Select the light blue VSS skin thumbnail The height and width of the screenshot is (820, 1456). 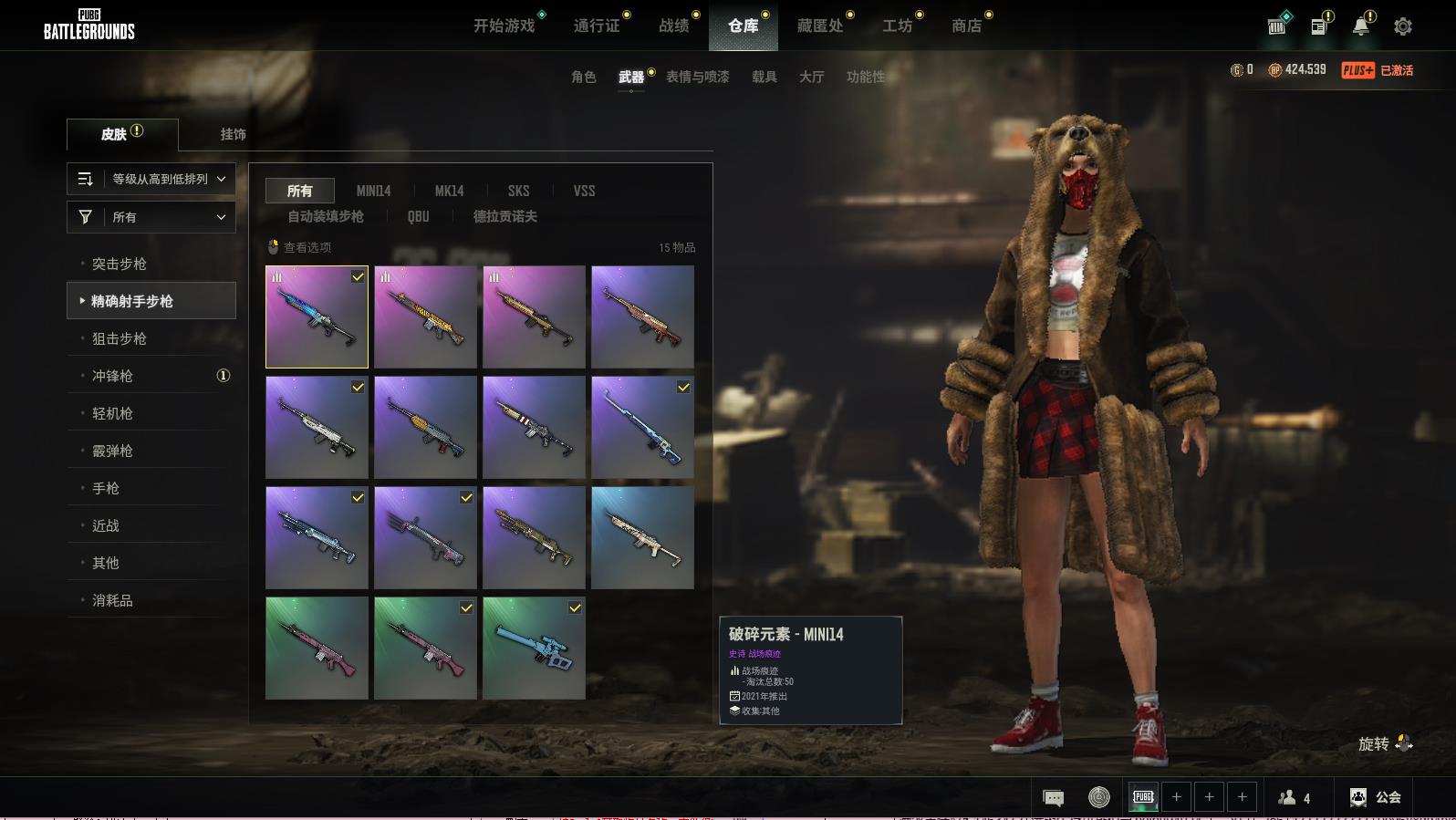coord(534,648)
